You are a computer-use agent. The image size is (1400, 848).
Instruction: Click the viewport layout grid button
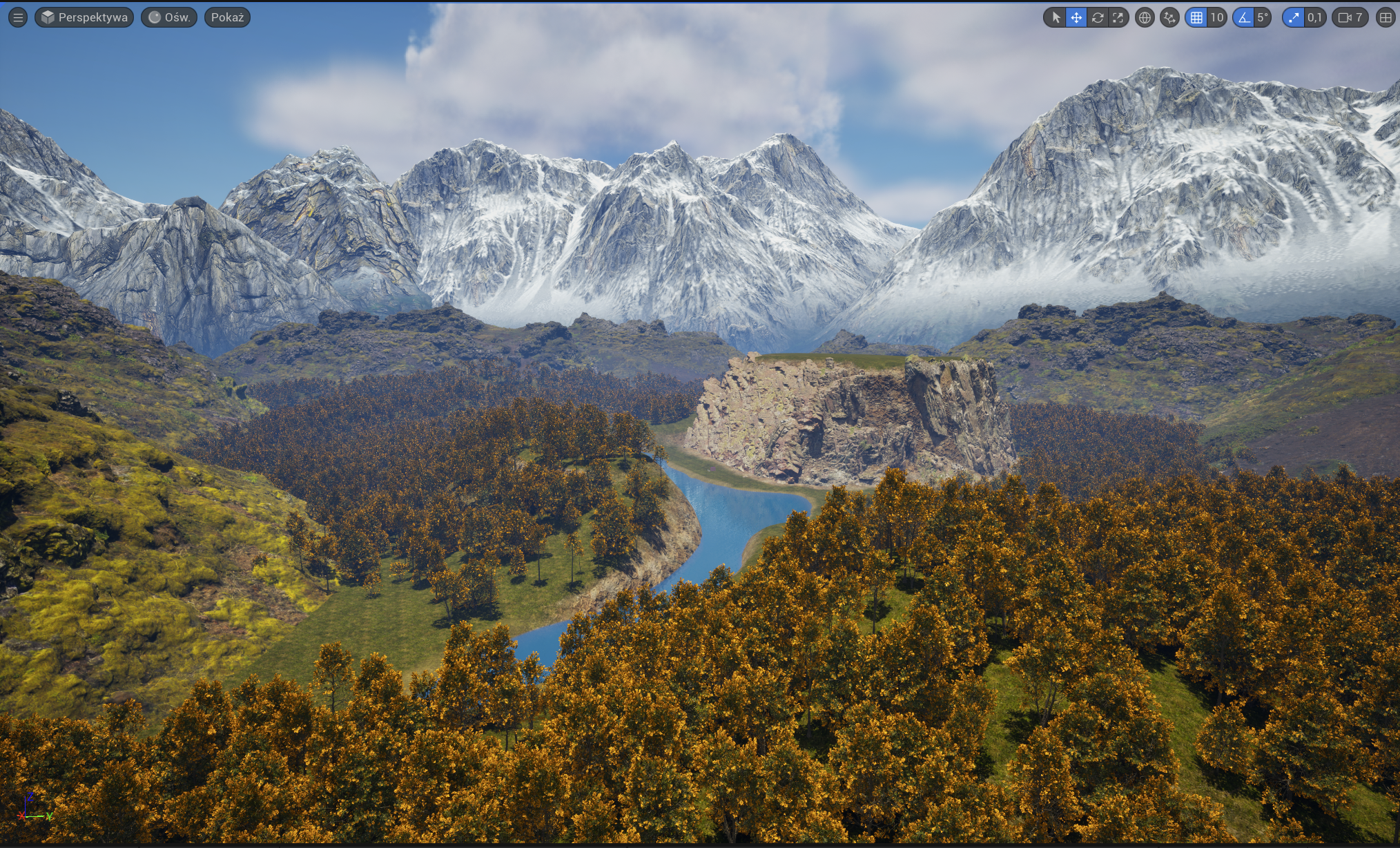pyautogui.click(x=1386, y=17)
